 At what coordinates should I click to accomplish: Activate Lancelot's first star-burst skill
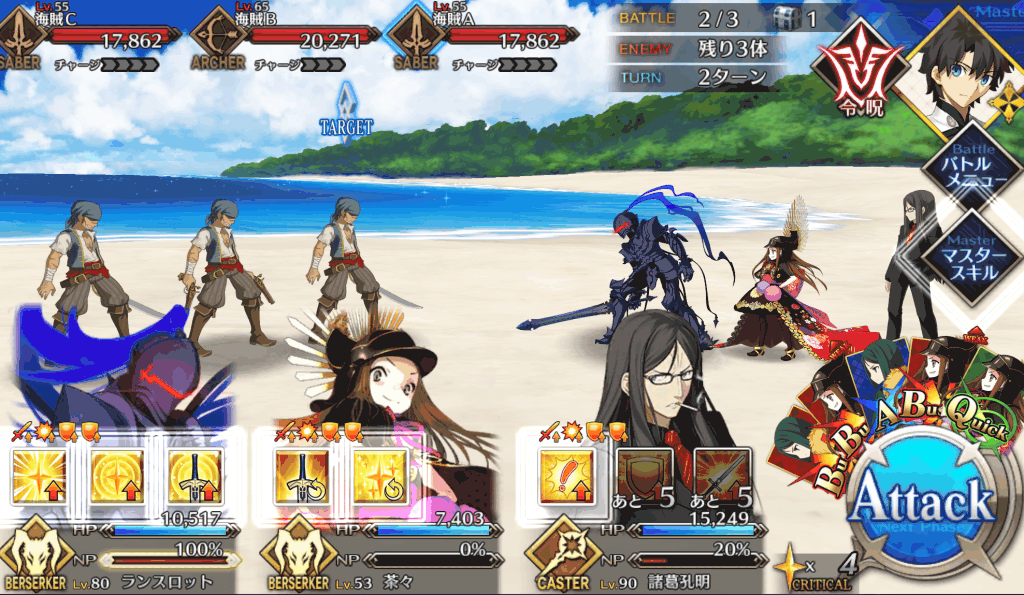40,476
